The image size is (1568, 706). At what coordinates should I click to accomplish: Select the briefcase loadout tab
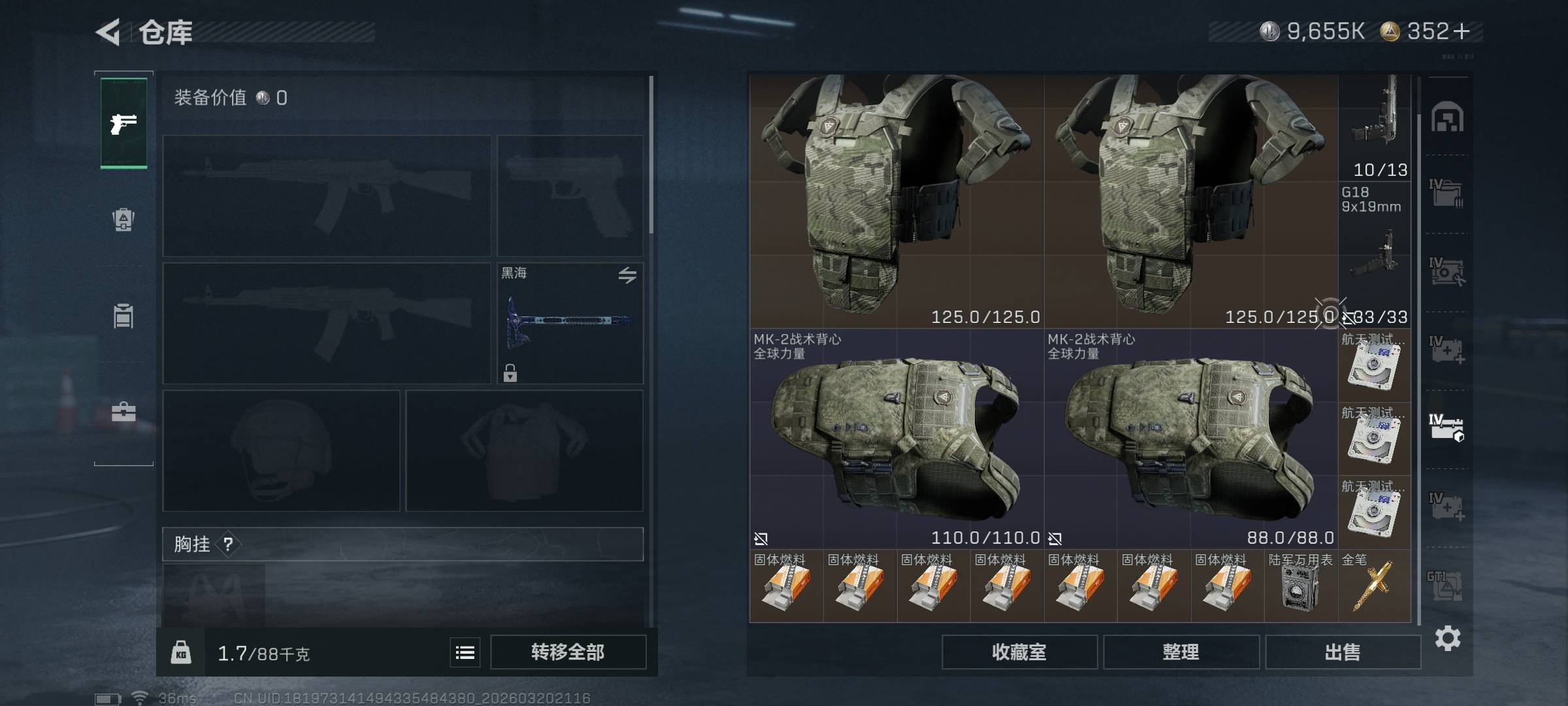pyautogui.click(x=123, y=412)
